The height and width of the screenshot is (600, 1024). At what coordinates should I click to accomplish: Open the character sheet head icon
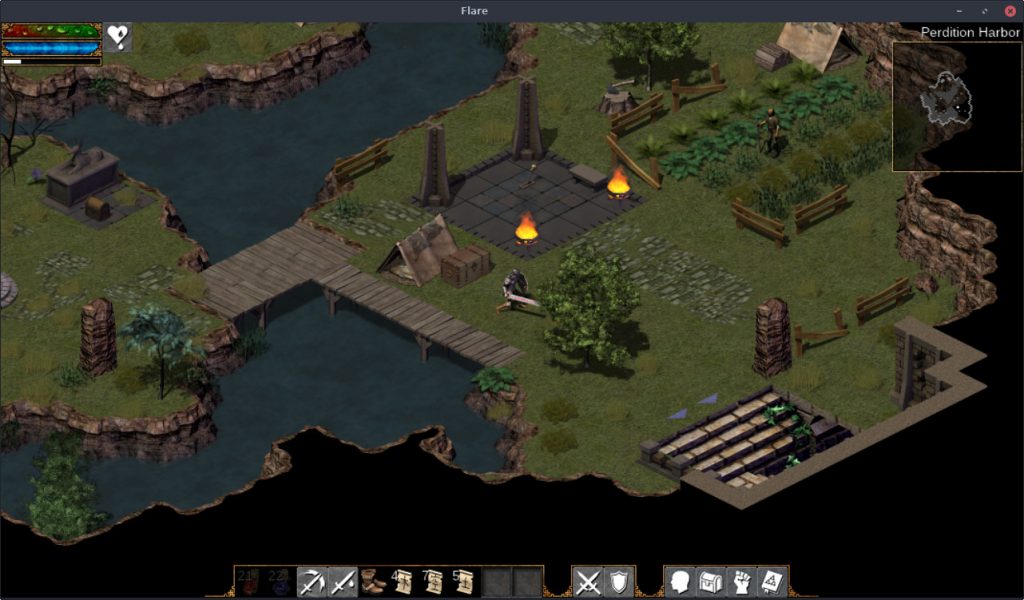tap(680, 581)
